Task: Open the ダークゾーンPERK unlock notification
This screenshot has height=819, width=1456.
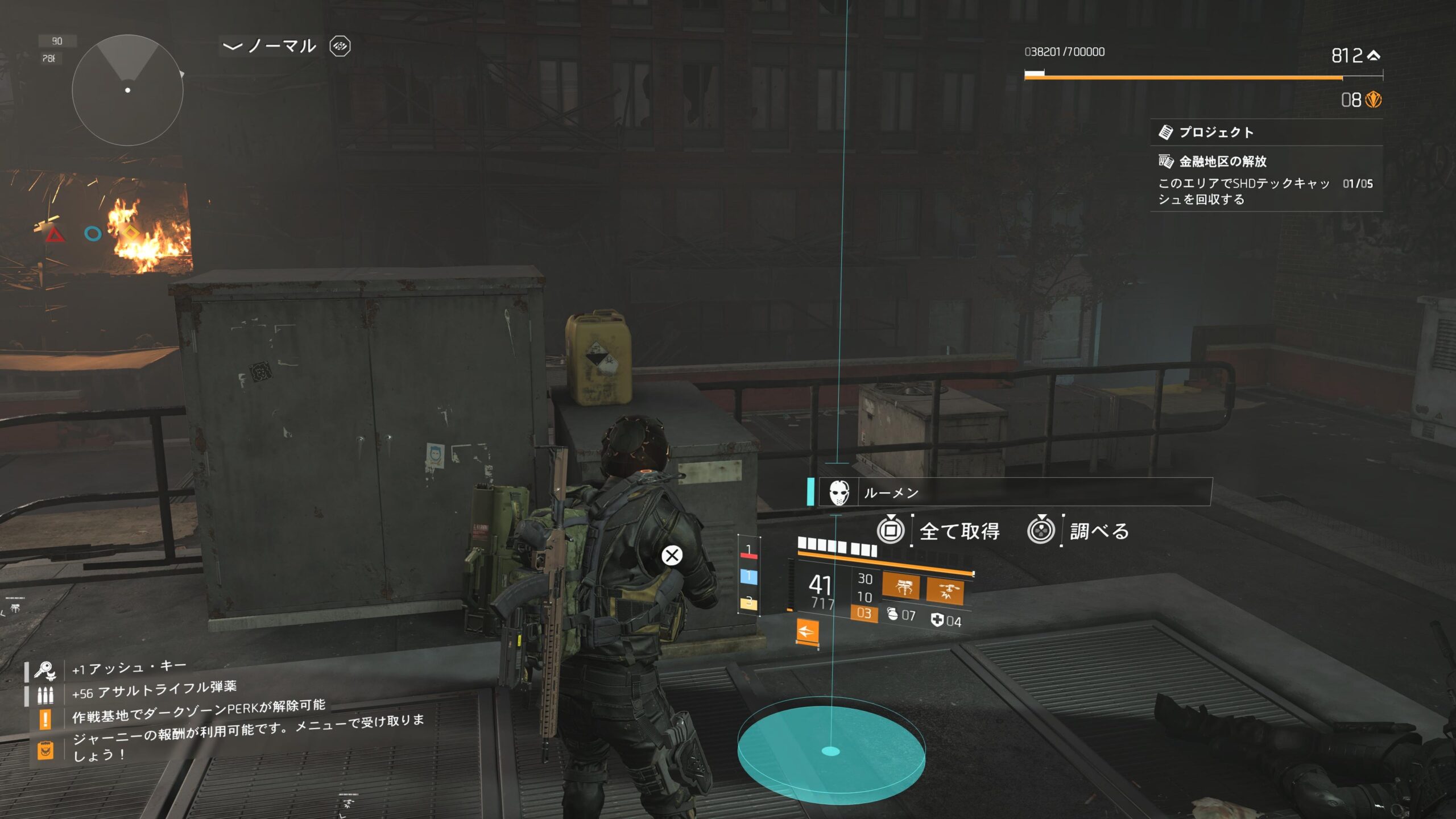Action: (198, 712)
